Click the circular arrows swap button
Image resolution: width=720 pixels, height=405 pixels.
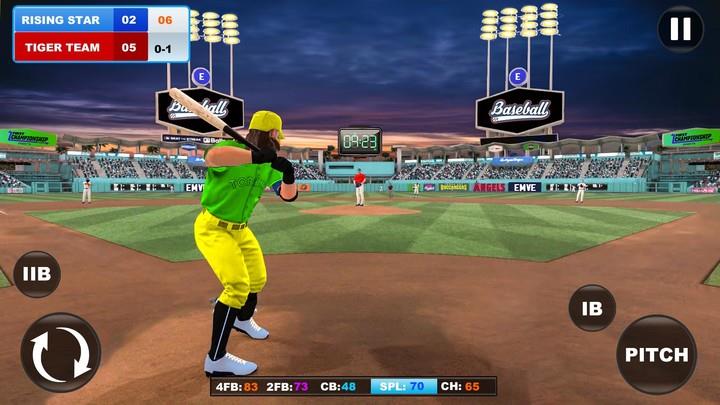[60, 353]
